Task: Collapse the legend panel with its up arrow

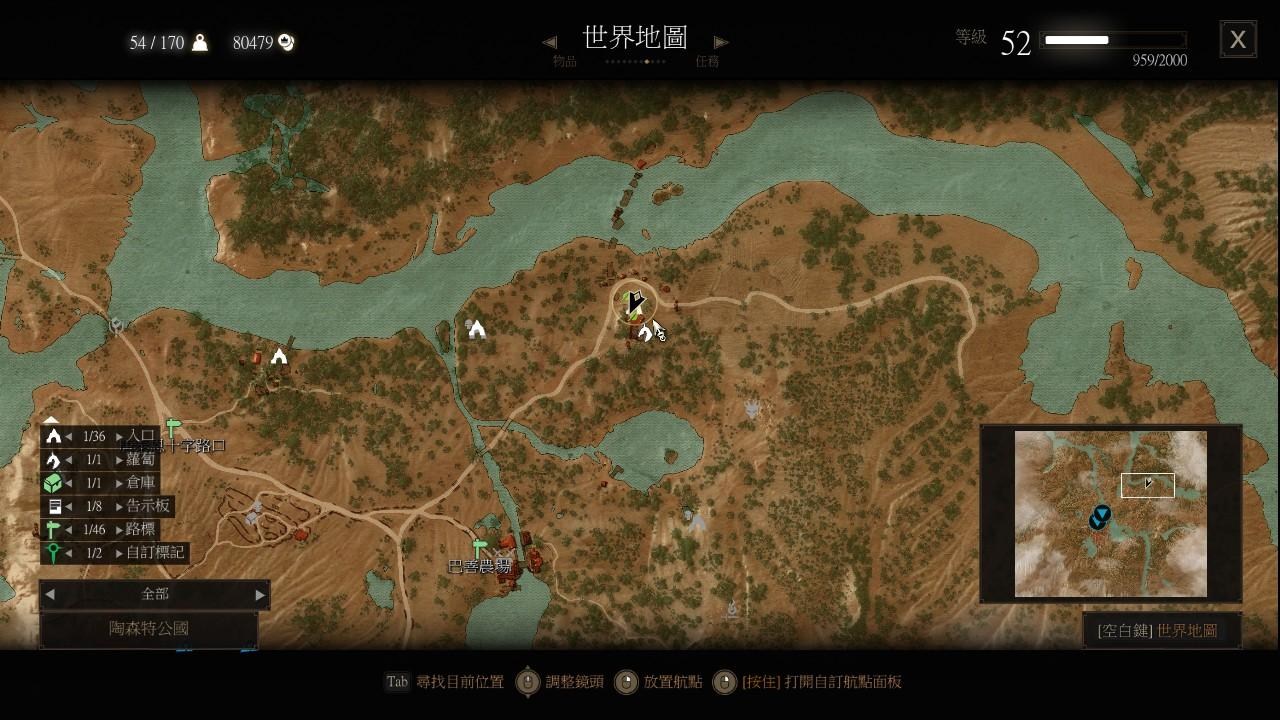Action: [50, 421]
